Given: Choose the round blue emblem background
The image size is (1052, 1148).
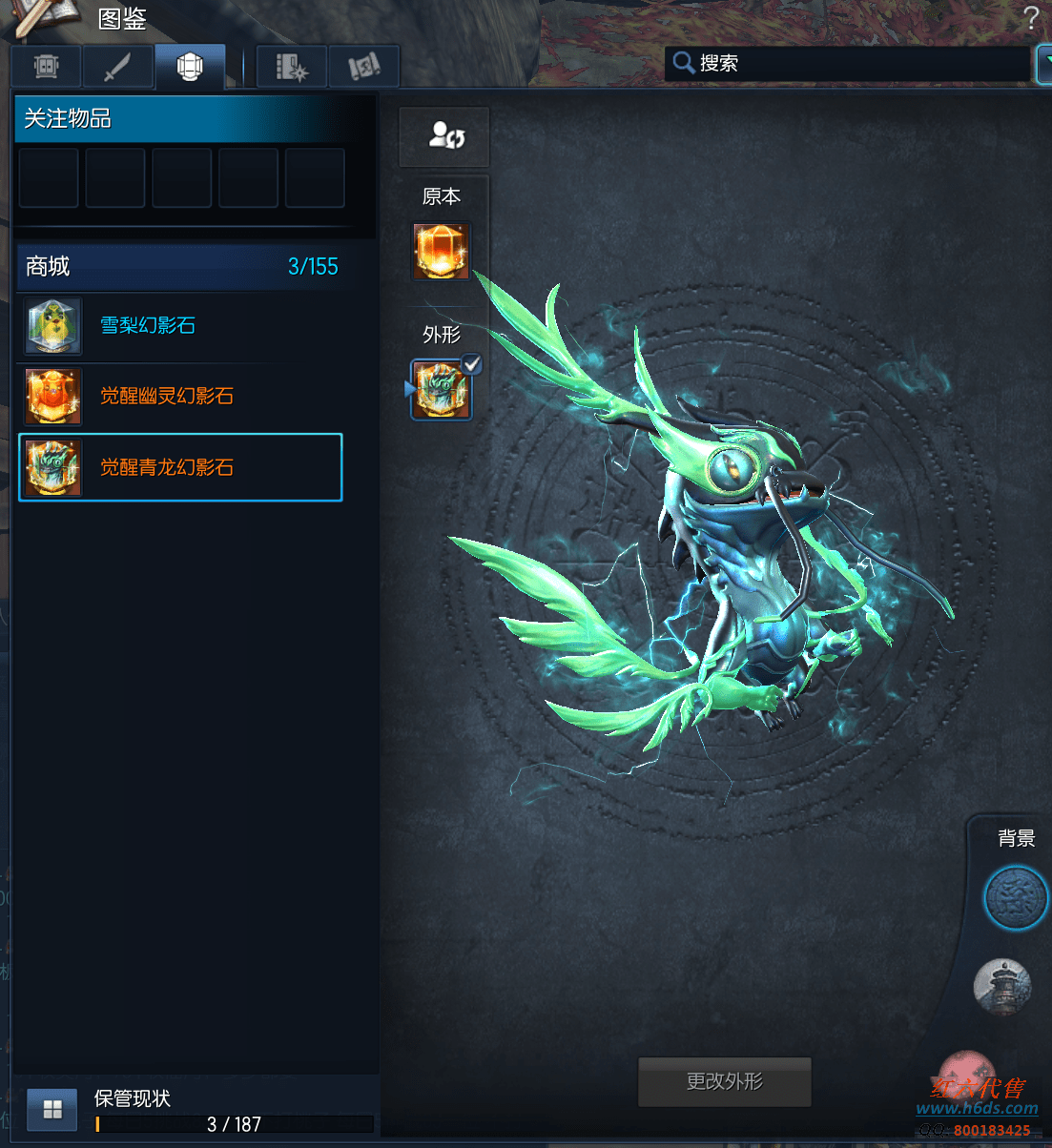Looking at the screenshot, I should [x=1015, y=899].
